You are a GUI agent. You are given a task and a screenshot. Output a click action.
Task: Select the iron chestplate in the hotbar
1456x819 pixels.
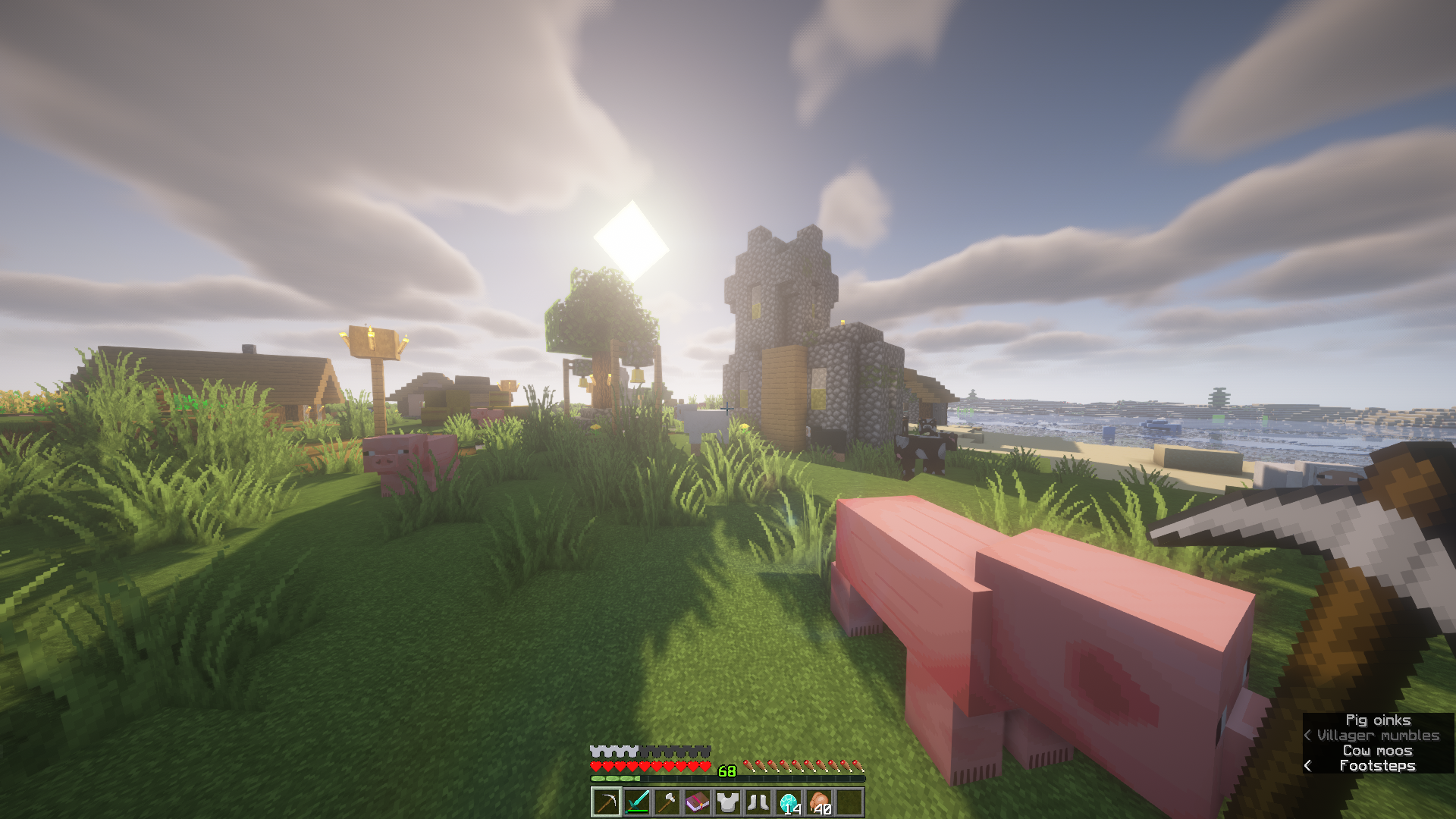[x=728, y=802]
